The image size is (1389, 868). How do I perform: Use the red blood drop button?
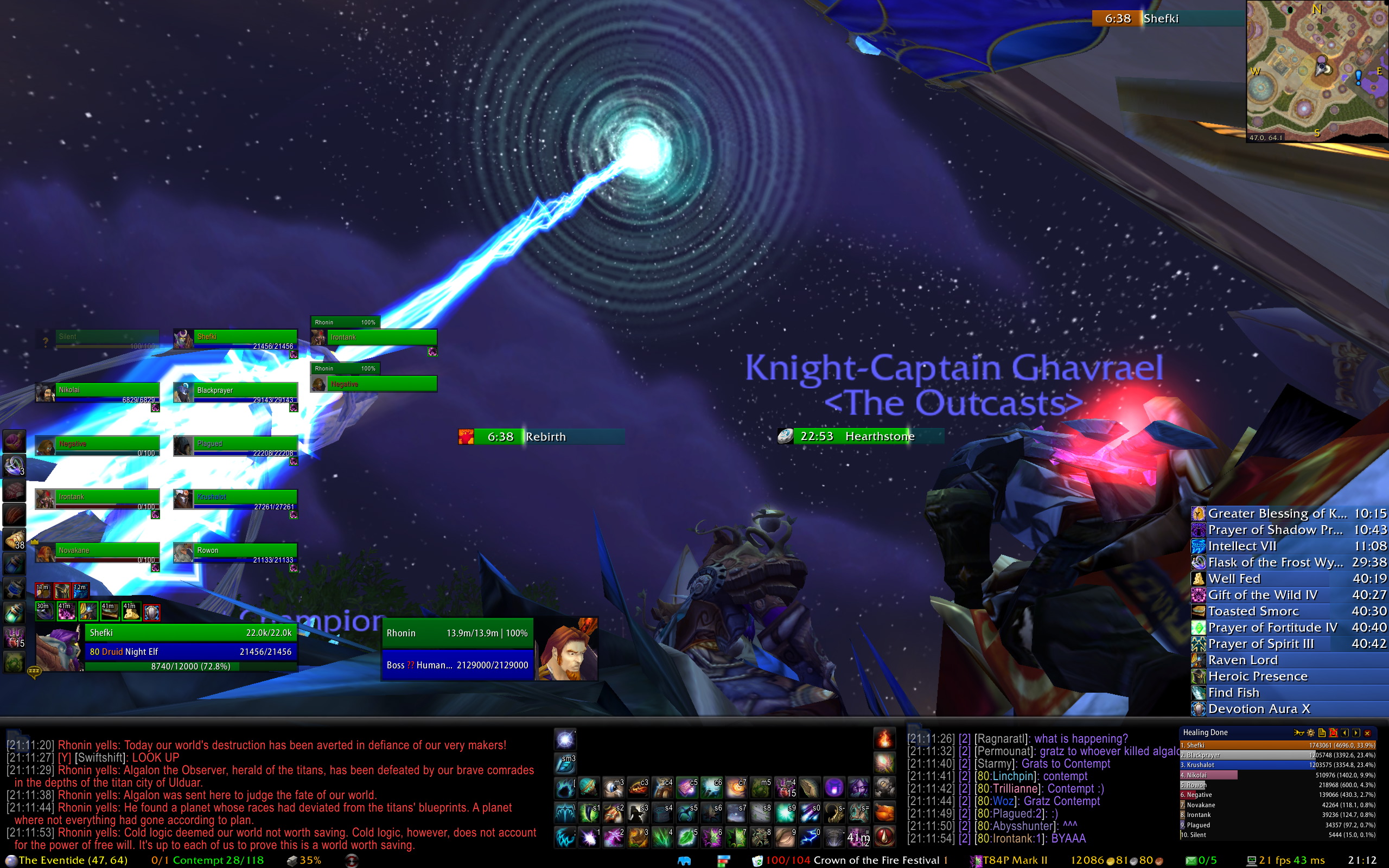click(x=884, y=837)
